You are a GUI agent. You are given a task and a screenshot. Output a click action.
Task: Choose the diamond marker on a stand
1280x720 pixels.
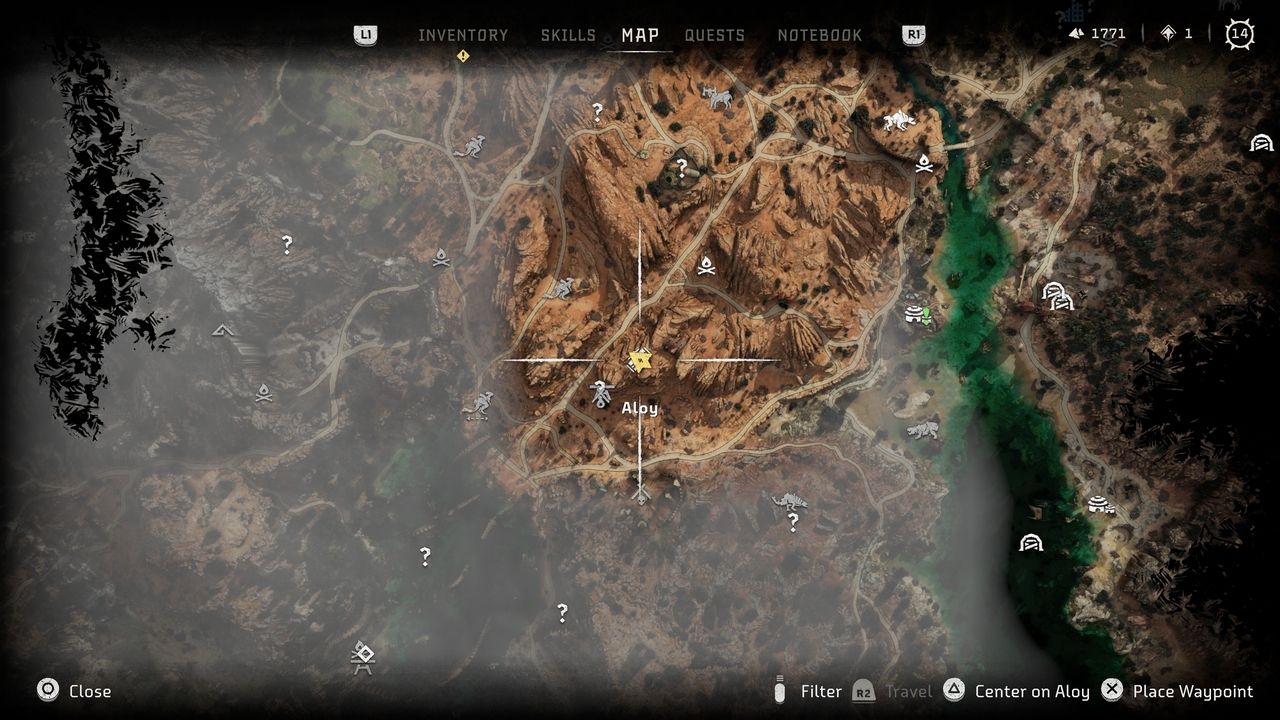363,657
